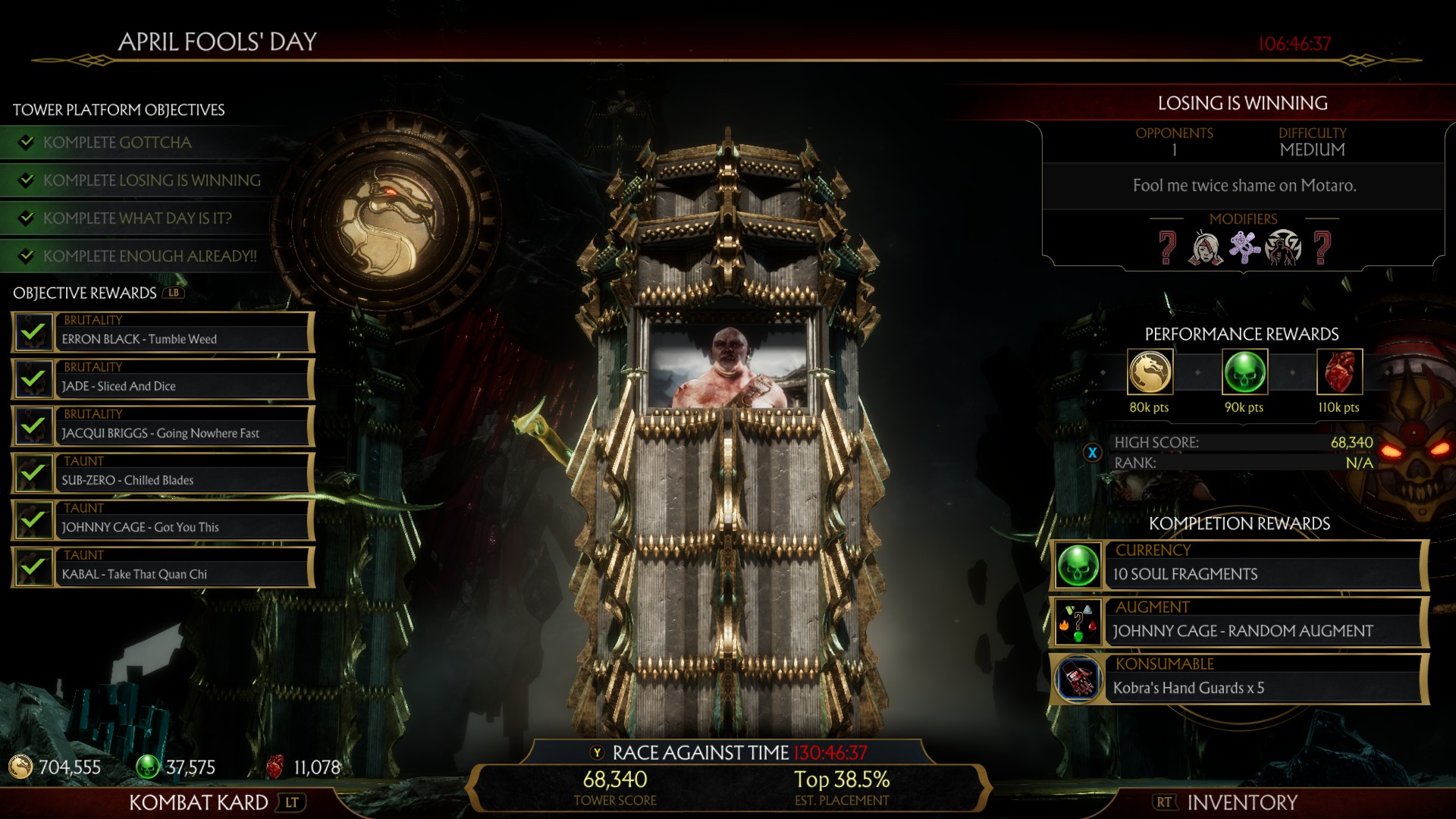Choose Kabal Take That Quan Chi taunt
The height and width of the screenshot is (819, 1456).
tap(163, 567)
